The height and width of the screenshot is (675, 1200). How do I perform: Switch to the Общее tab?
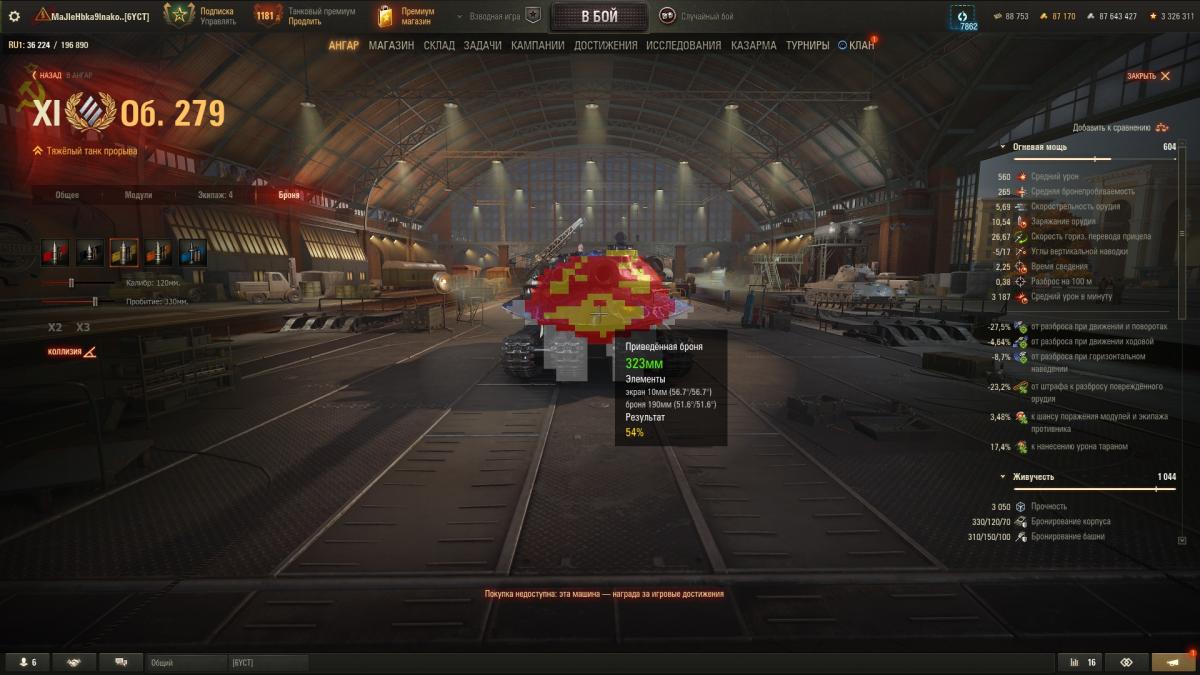coord(67,195)
